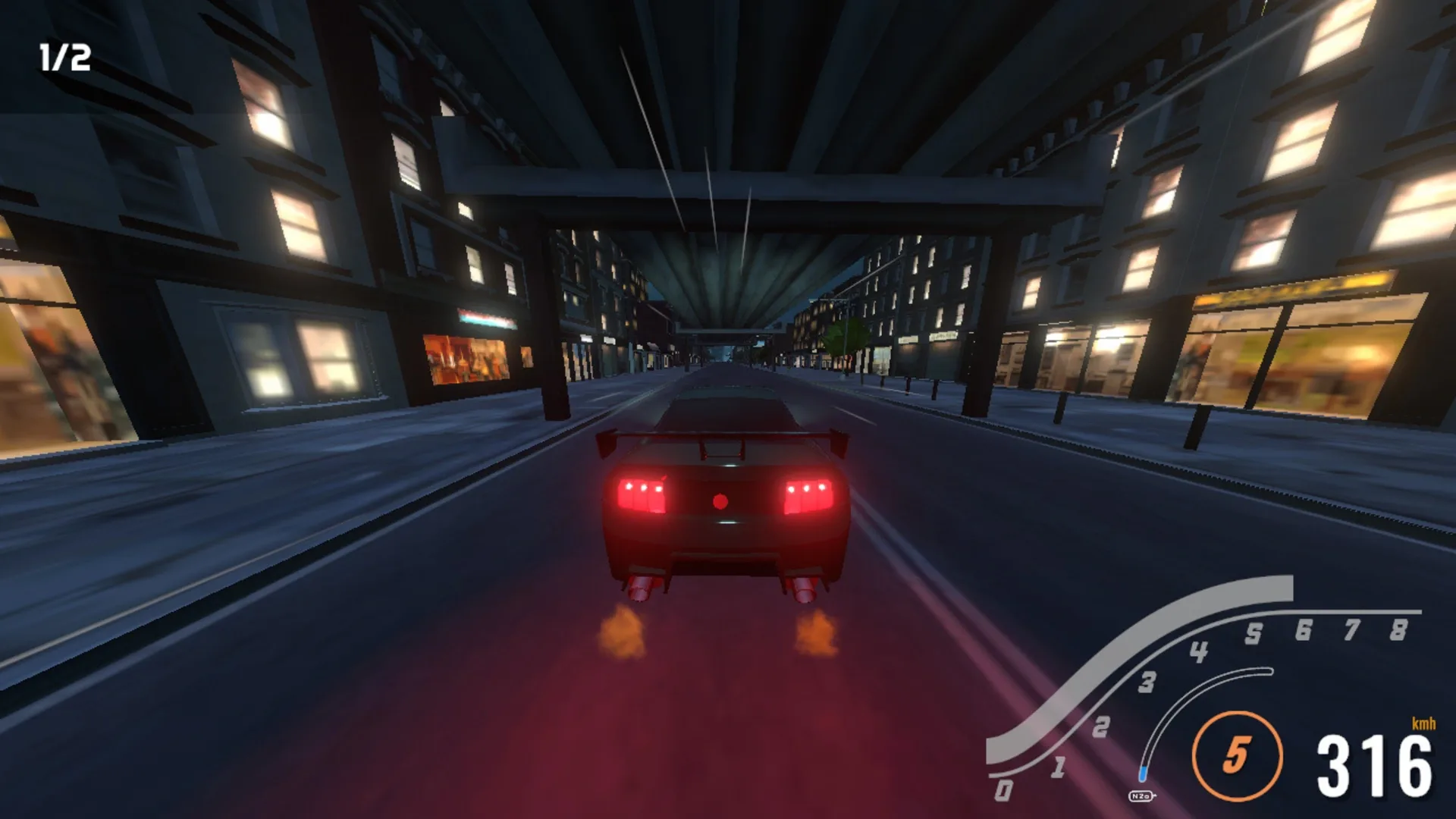Image resolution: width=1456 pixels, height=819 pixels.
Task: Click the number 4 on the tachometer
Action: click(x=1200, y=652)
